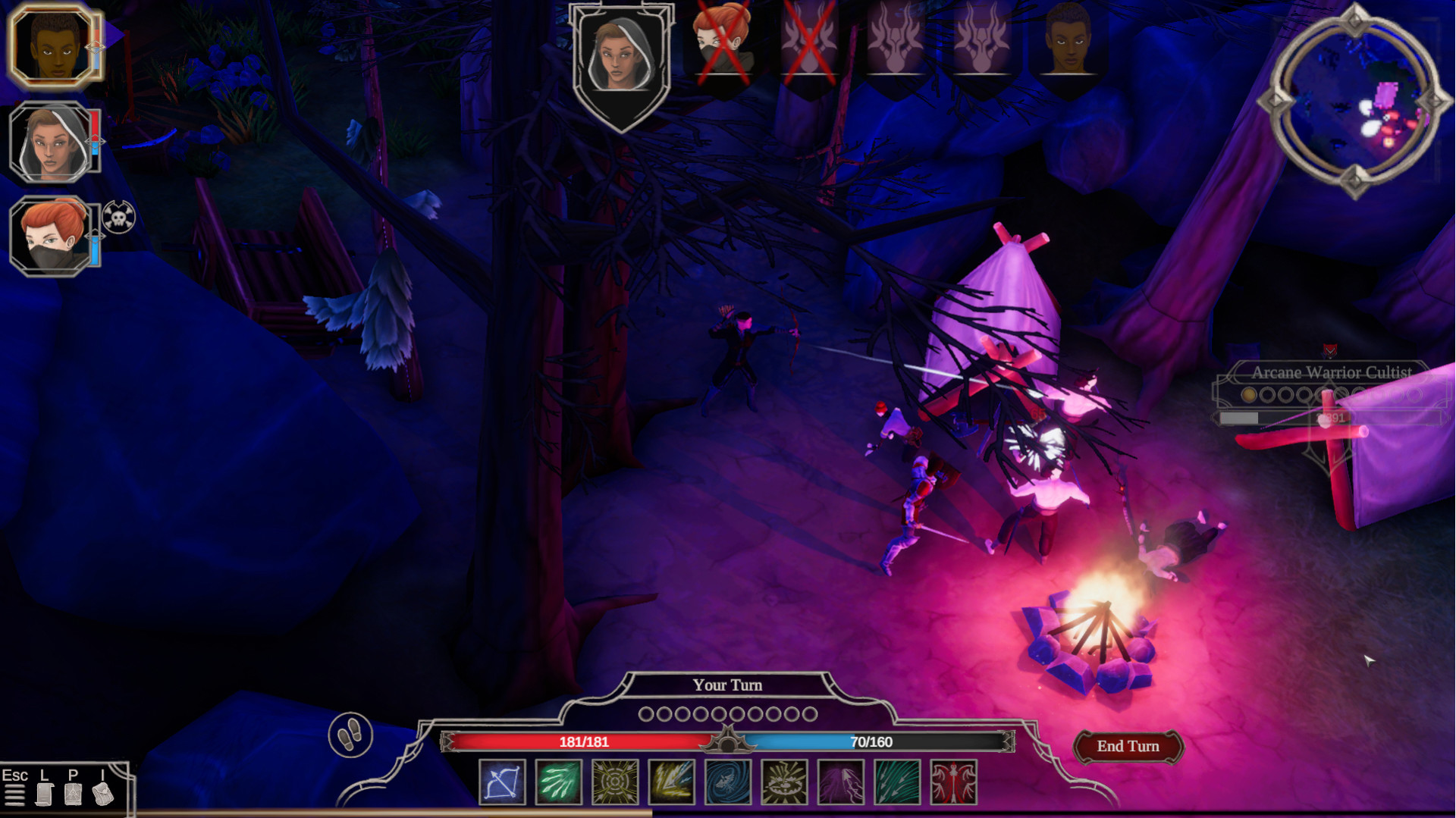
Task: Toggle the skull status icon beside the masked character
Action: (118, 218)
